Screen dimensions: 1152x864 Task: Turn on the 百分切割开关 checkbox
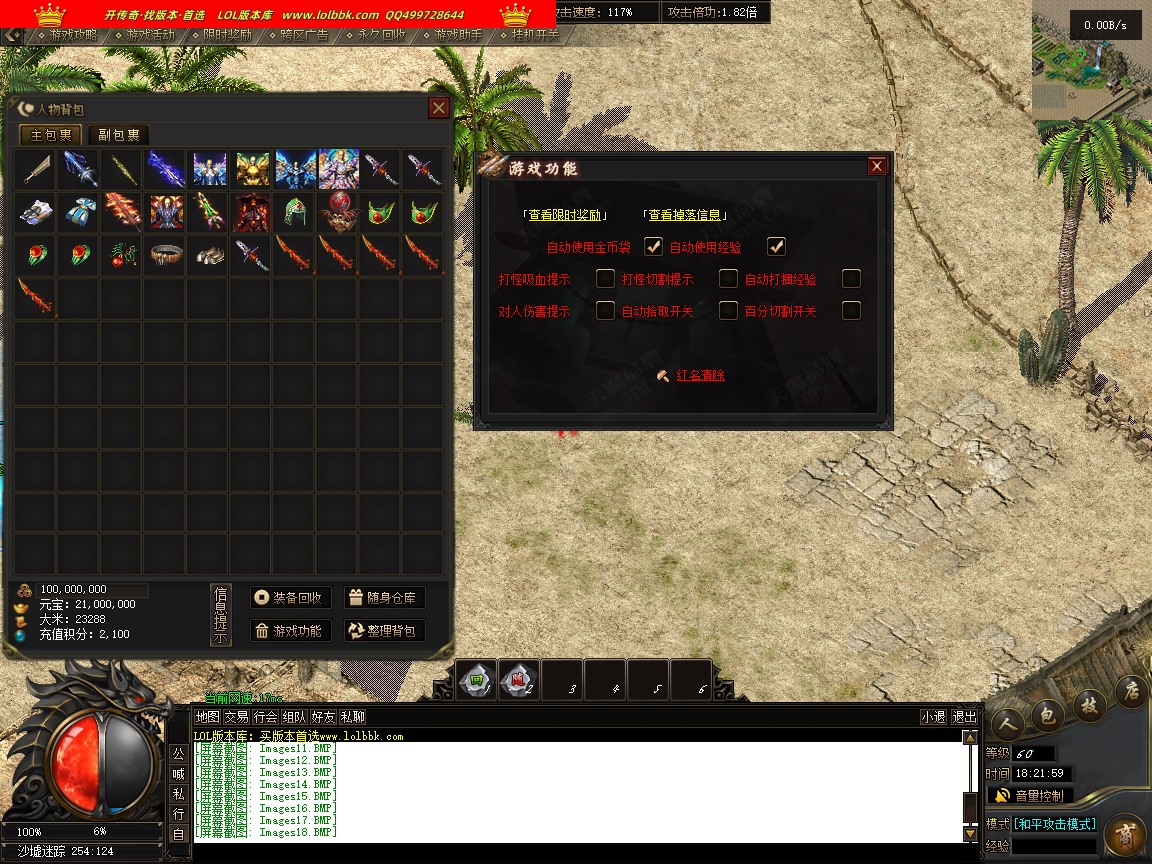tap(851, 311)
